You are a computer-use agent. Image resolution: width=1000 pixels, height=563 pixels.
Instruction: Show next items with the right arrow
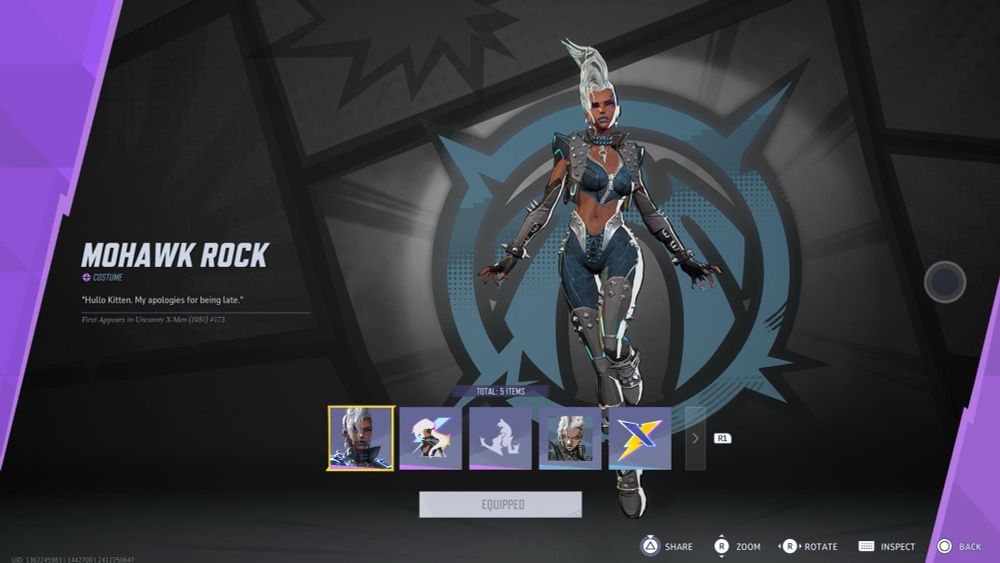(x=695, y=438)
